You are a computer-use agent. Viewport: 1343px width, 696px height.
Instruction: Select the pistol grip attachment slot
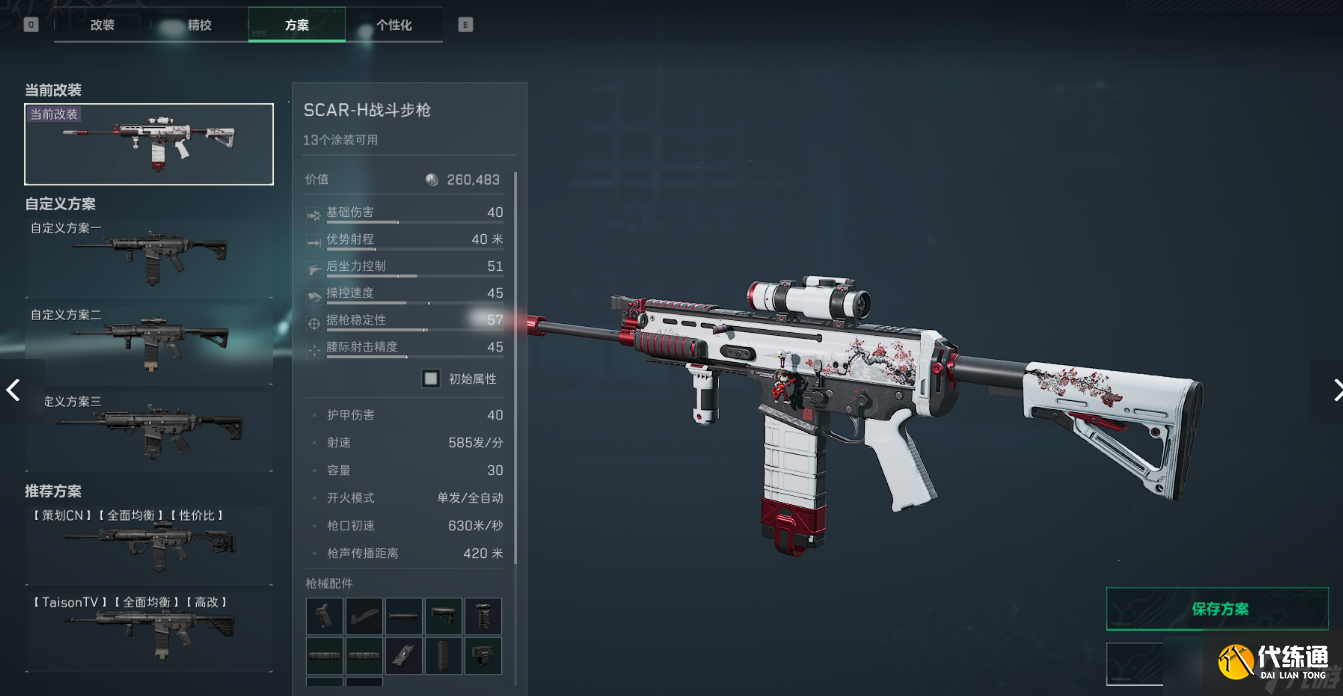324,616
